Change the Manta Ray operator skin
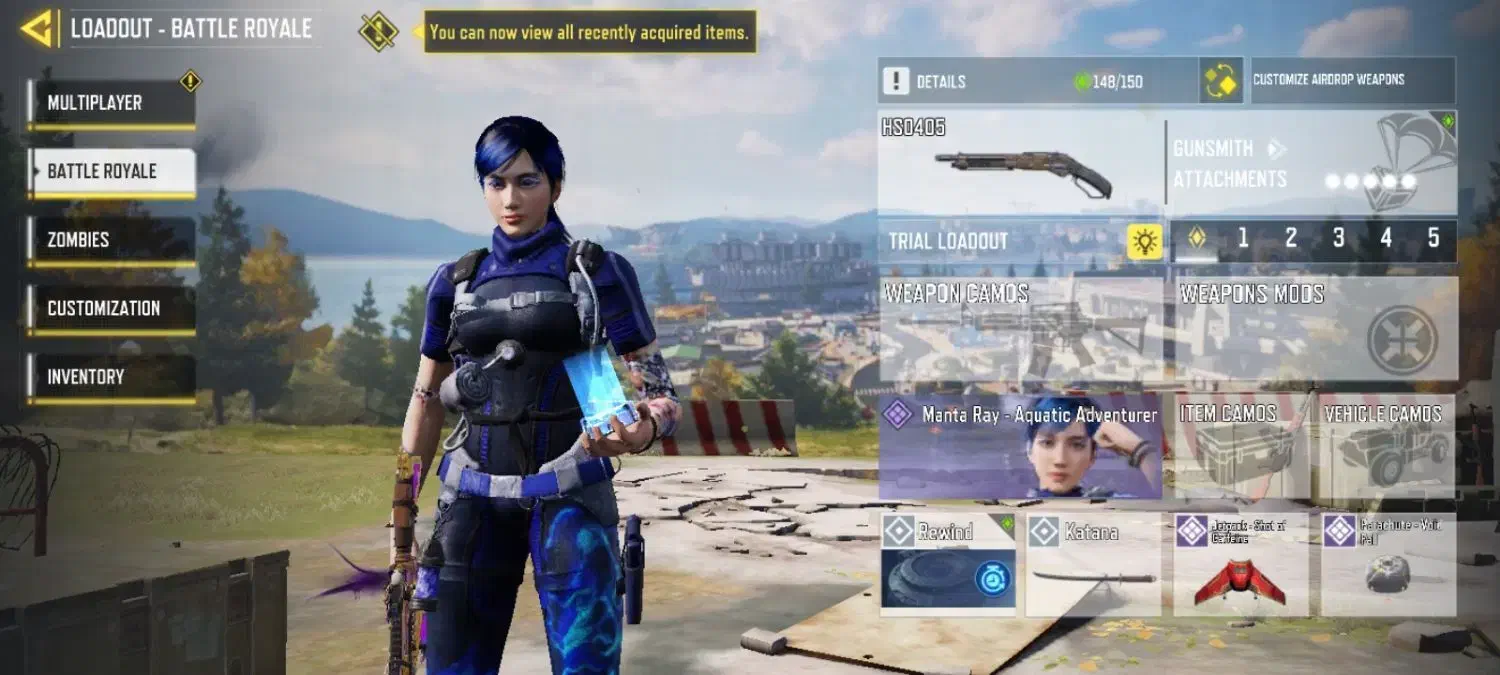1500x675 pixels. (1020, 447)
